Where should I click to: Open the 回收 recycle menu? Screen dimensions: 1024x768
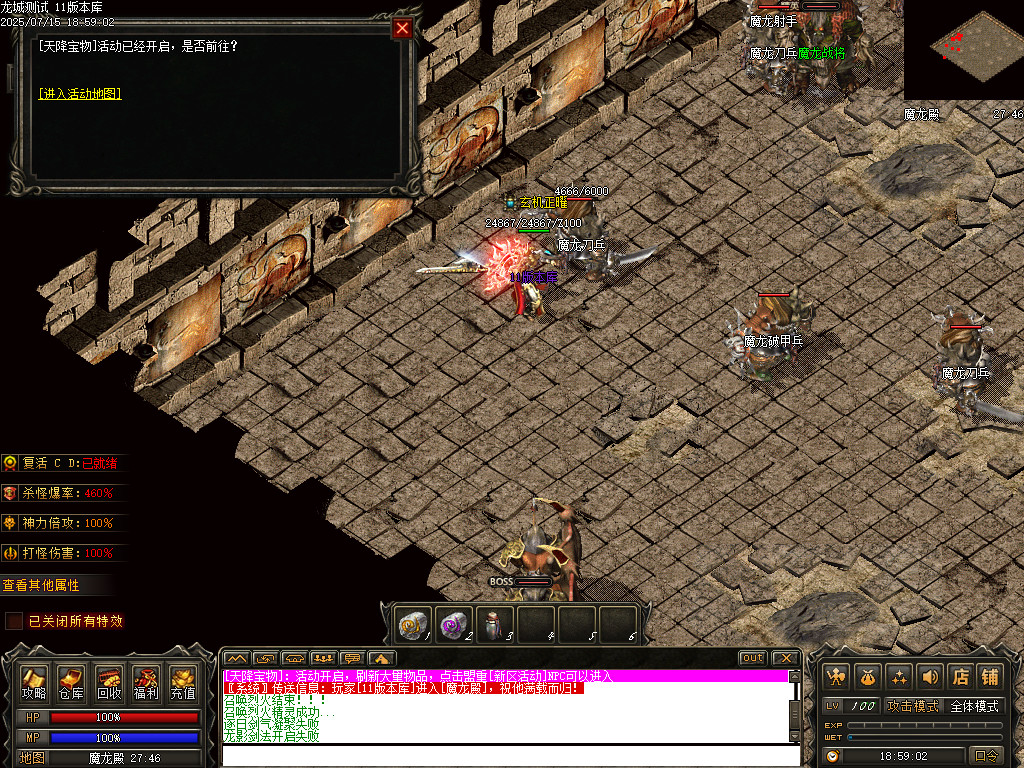(109, 682)
